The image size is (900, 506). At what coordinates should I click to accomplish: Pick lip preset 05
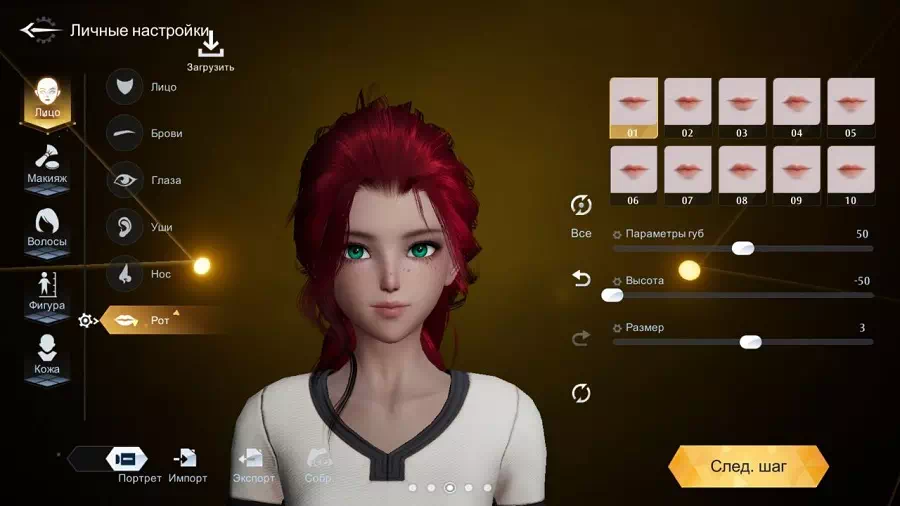pyautogui.click(x=850, y=107)
